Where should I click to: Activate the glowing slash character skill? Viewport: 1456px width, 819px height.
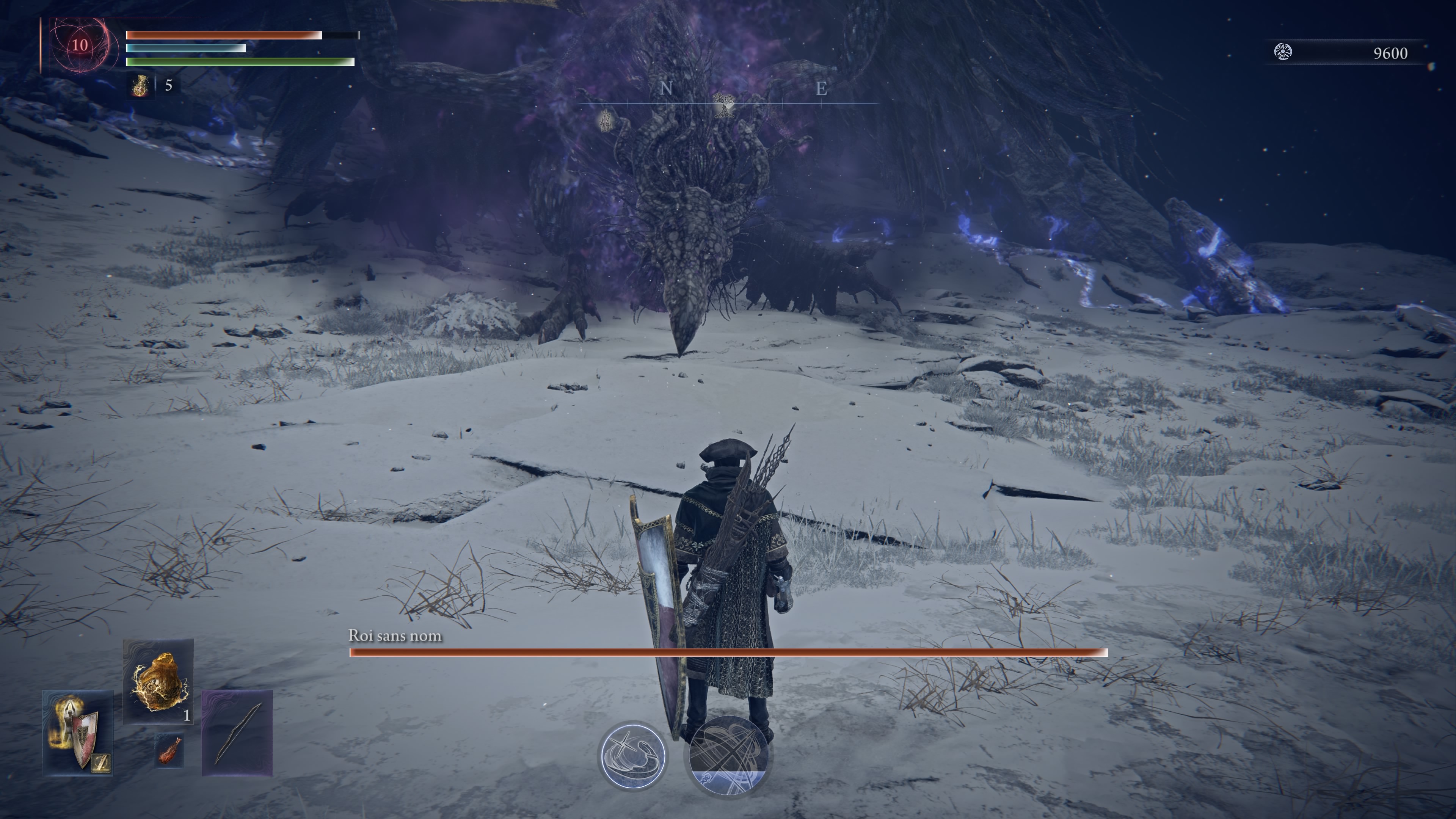632,756
